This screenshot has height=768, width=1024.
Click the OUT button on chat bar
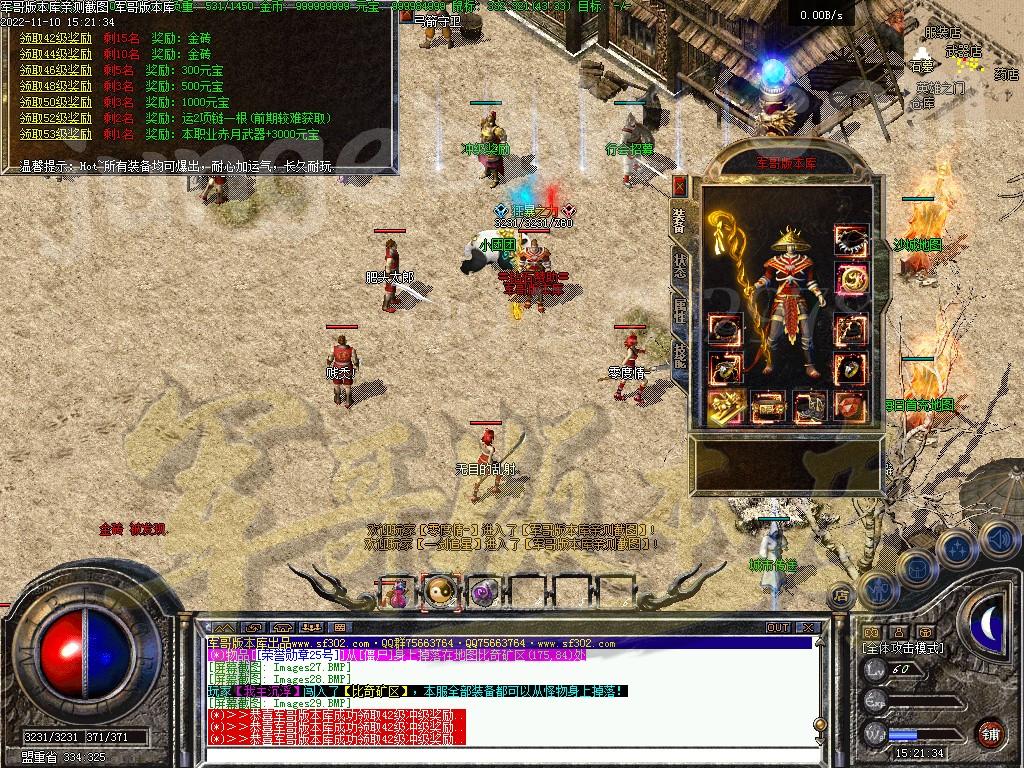click(778, 627)
